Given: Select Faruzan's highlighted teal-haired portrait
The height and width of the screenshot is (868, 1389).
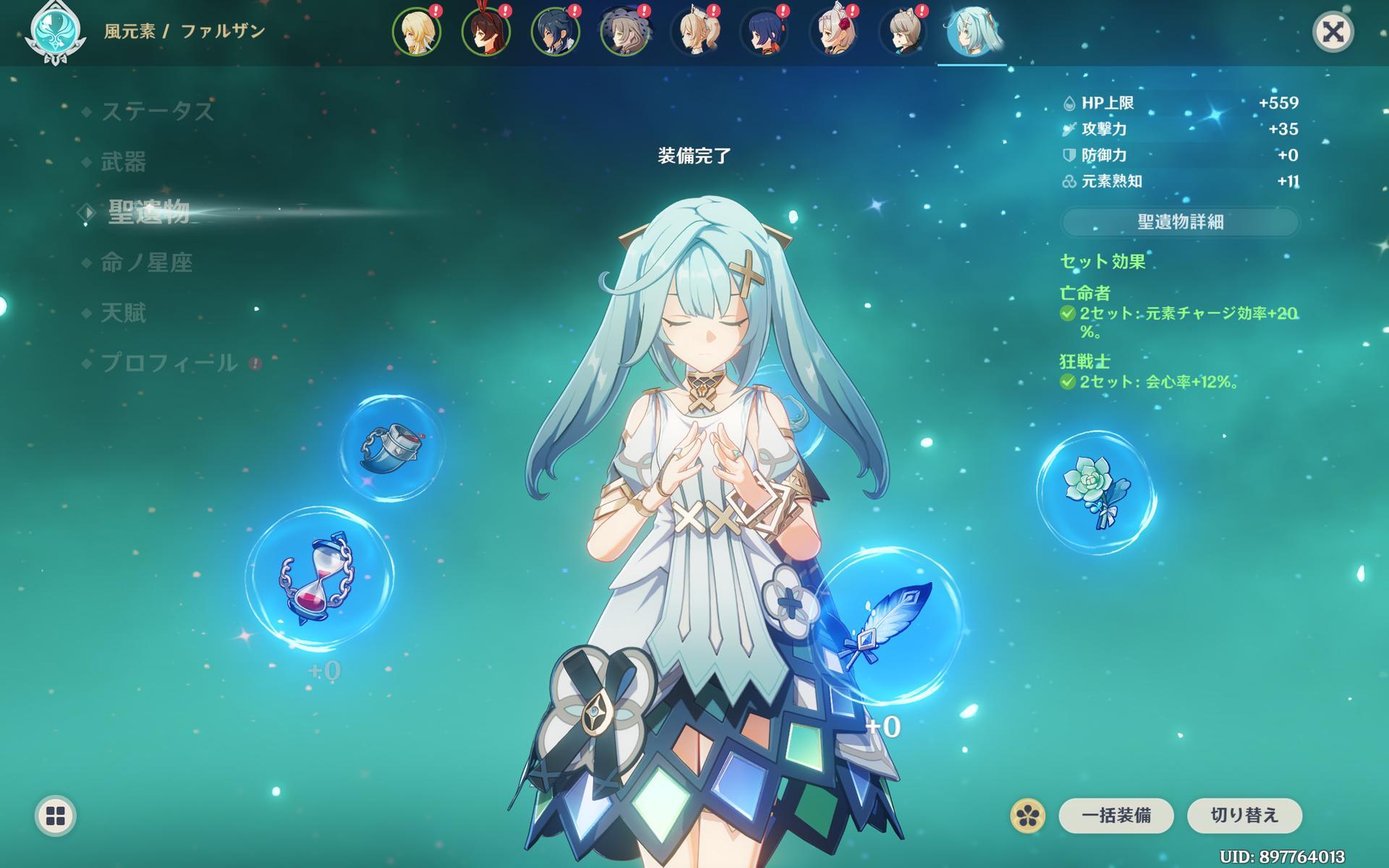Looking at the screenshot, I should (x=972, y=33).
